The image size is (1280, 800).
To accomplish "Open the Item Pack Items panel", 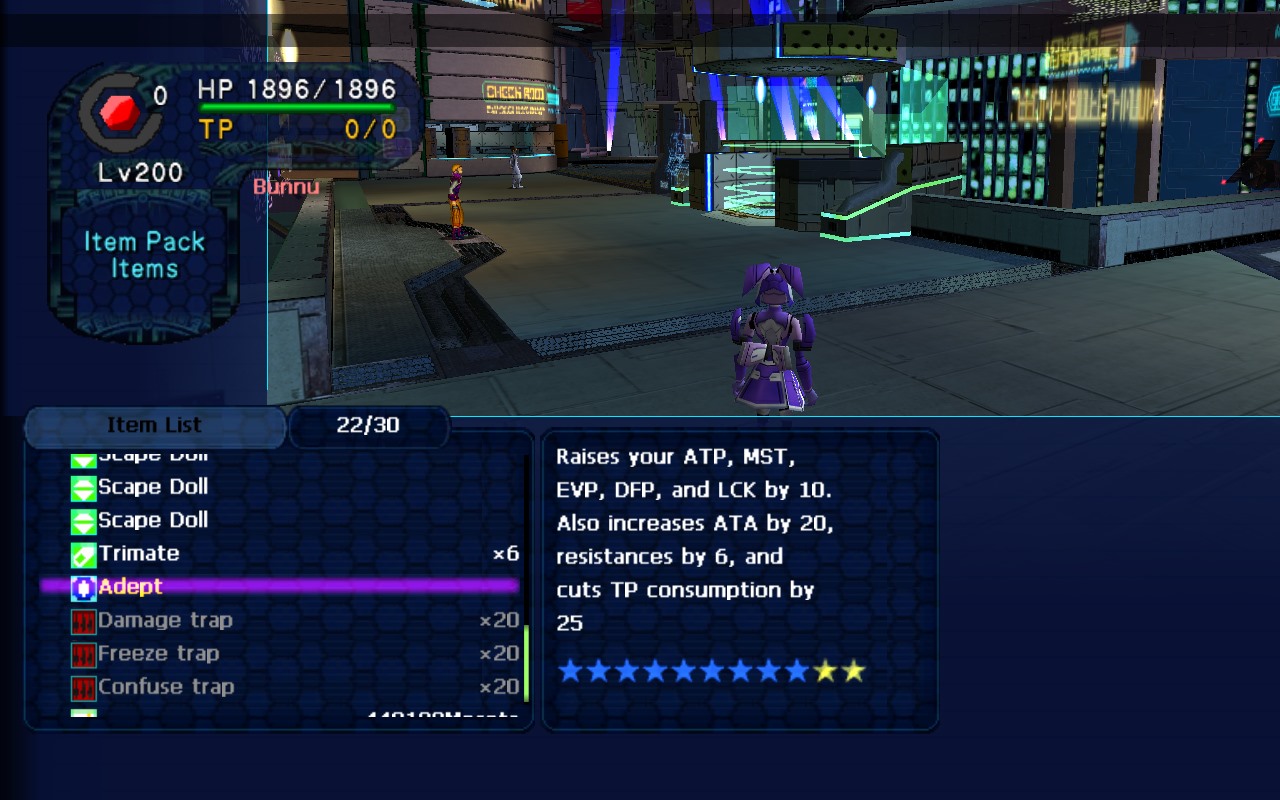I will 144,255.
